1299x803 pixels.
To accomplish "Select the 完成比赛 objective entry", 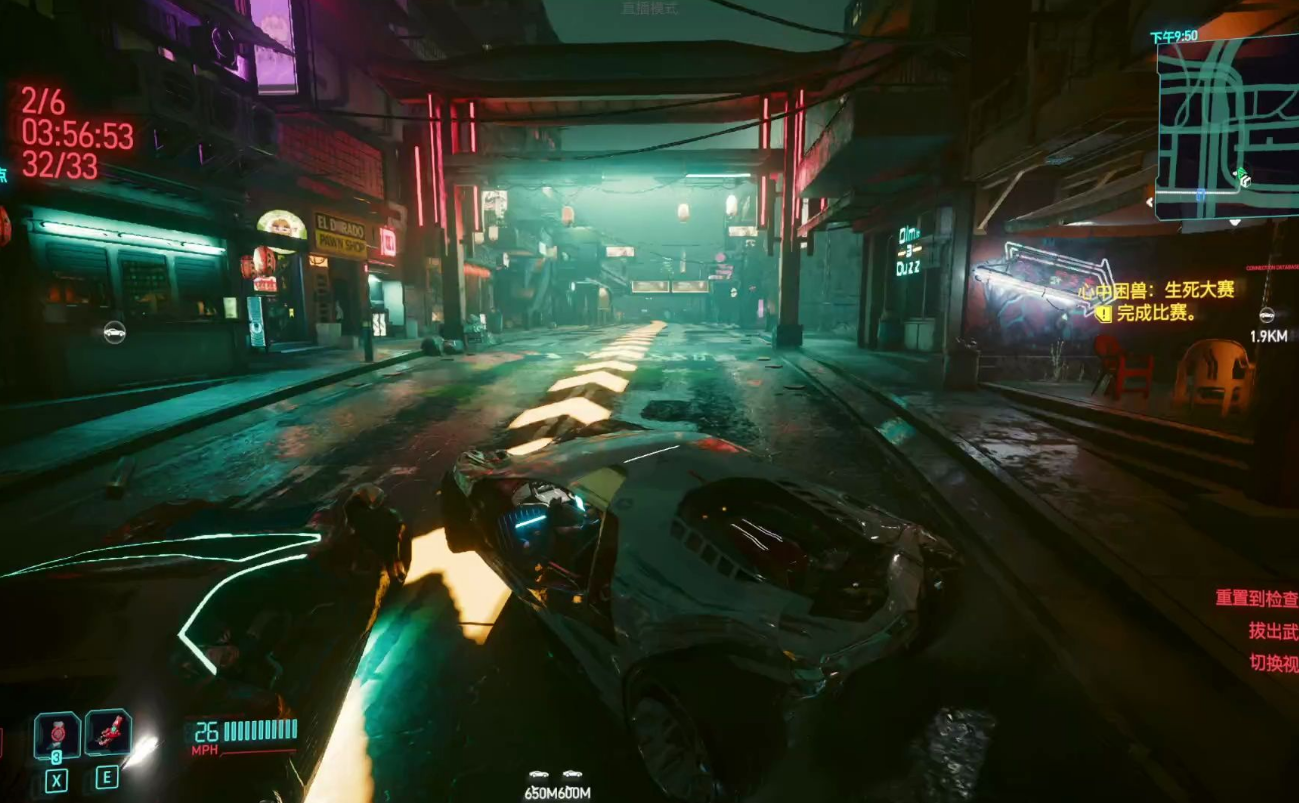I will (1157, 314).
